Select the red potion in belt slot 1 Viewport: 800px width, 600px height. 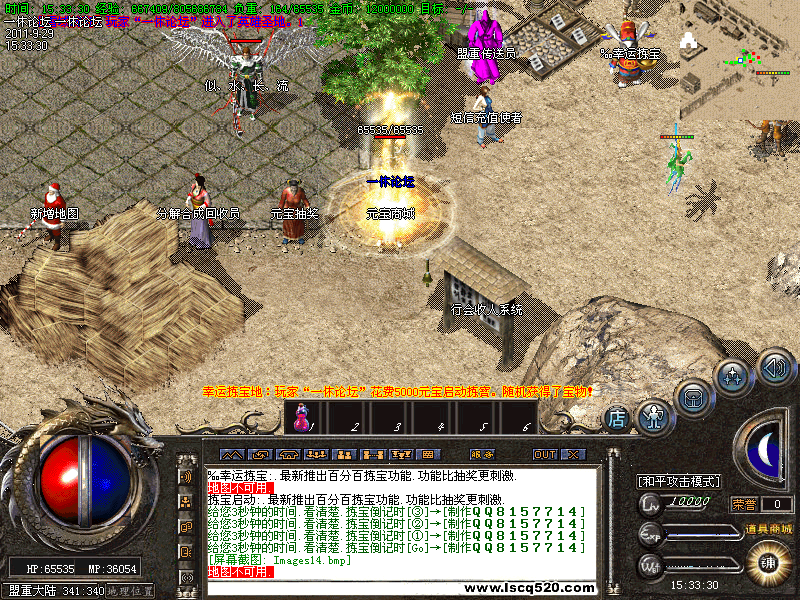coord(300,418)
